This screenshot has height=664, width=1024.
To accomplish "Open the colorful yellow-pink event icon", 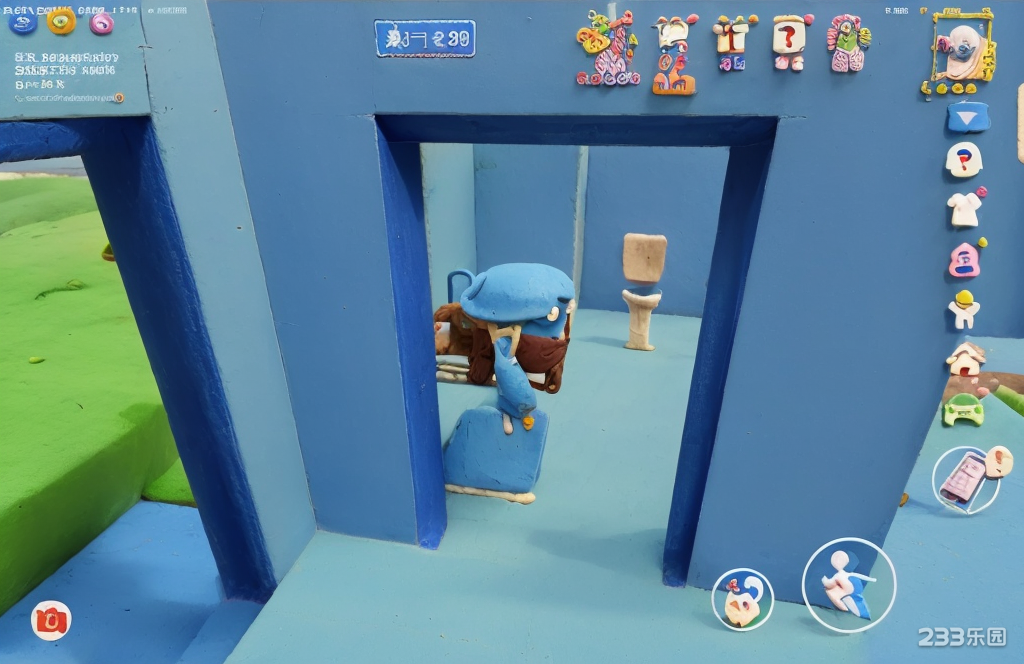I will tap(607, 47).
